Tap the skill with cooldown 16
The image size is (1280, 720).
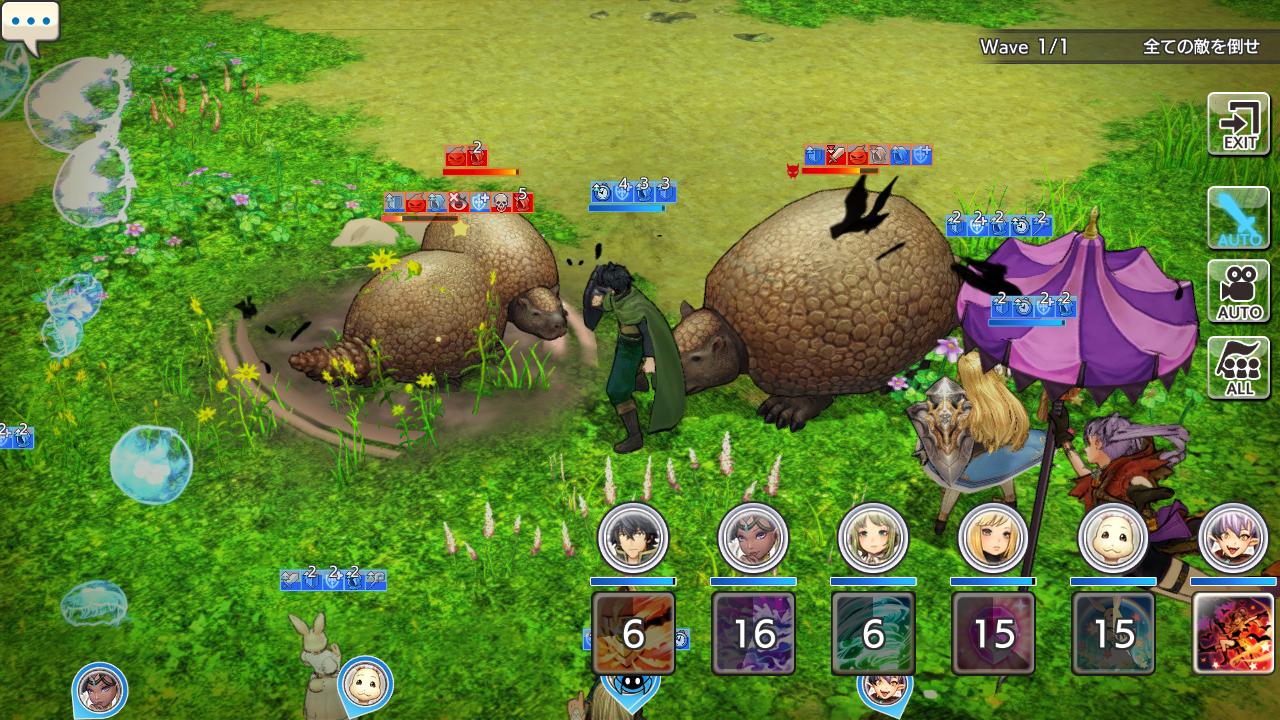753,633
